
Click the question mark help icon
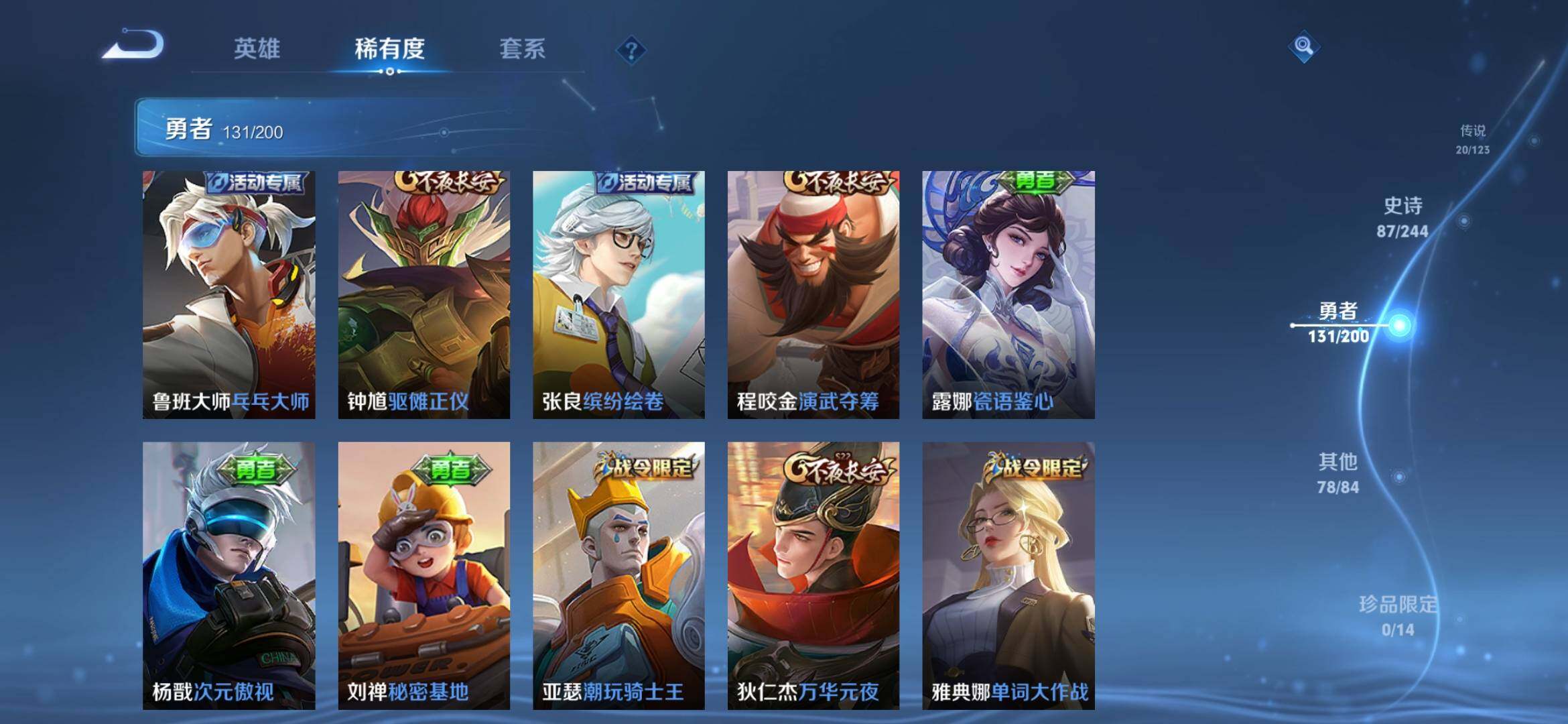[631, 50]
